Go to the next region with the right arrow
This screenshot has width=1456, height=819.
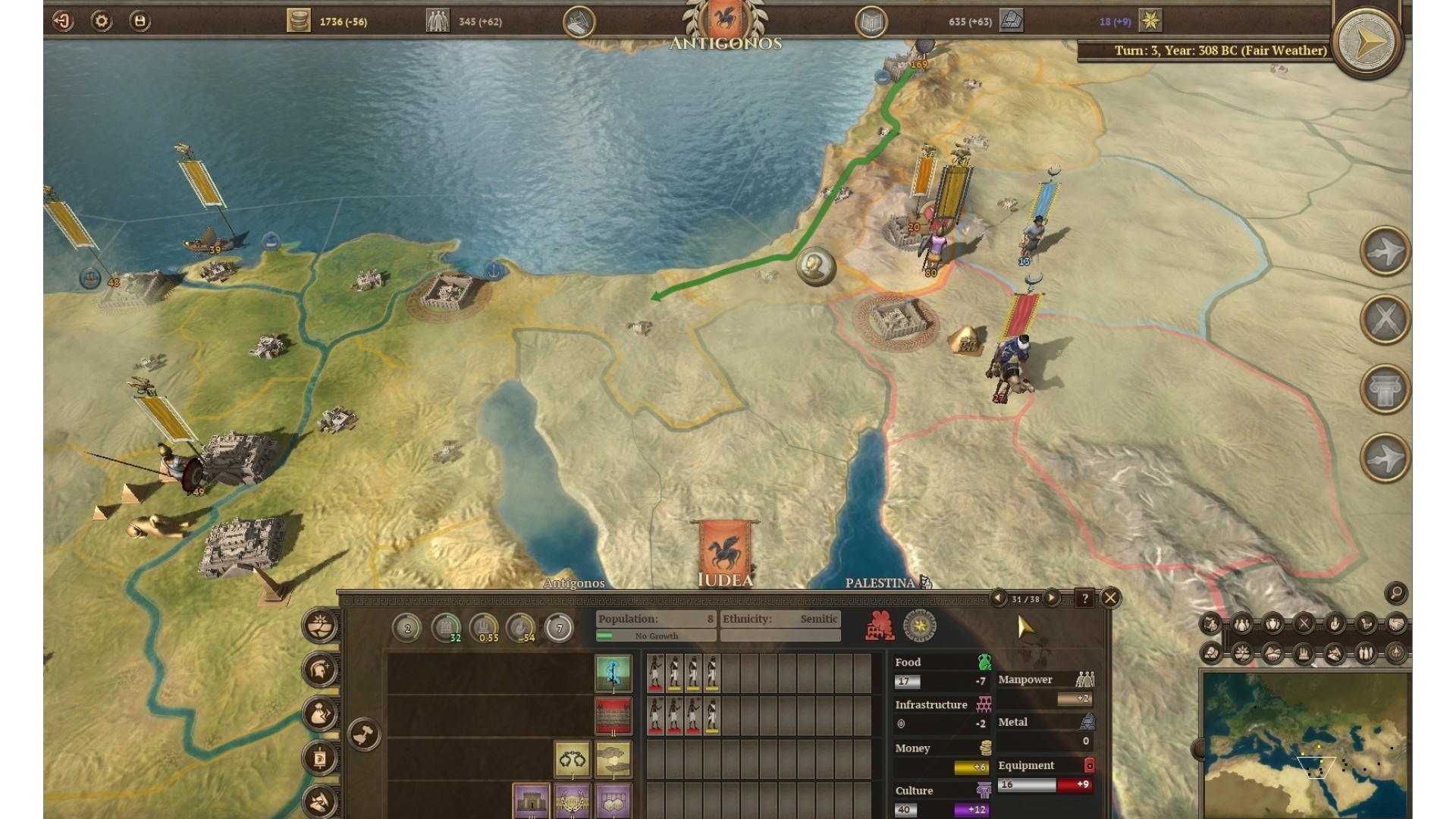(1052, 598)
